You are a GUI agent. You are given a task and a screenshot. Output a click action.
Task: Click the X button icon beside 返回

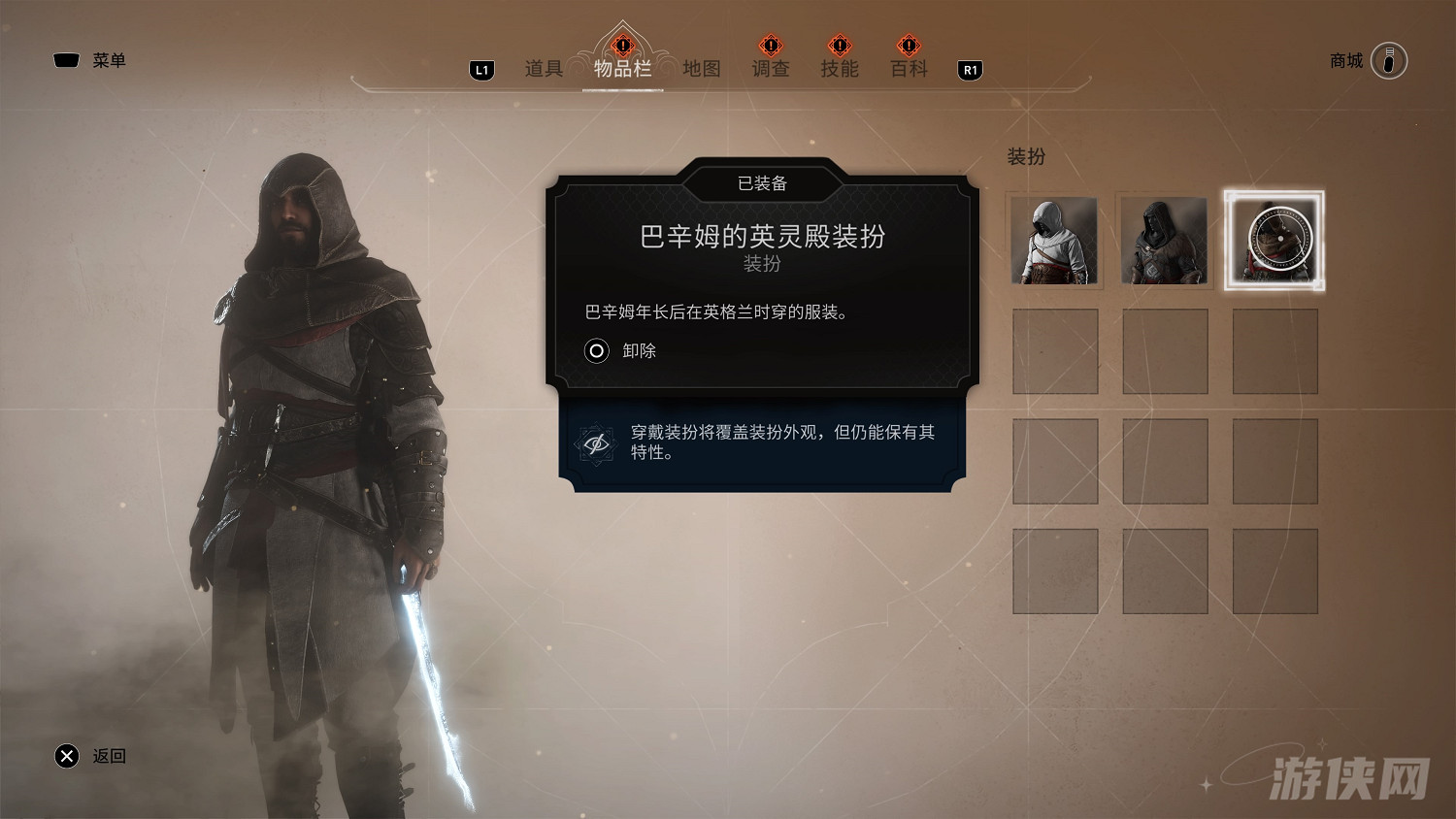[x=66, y=756]
